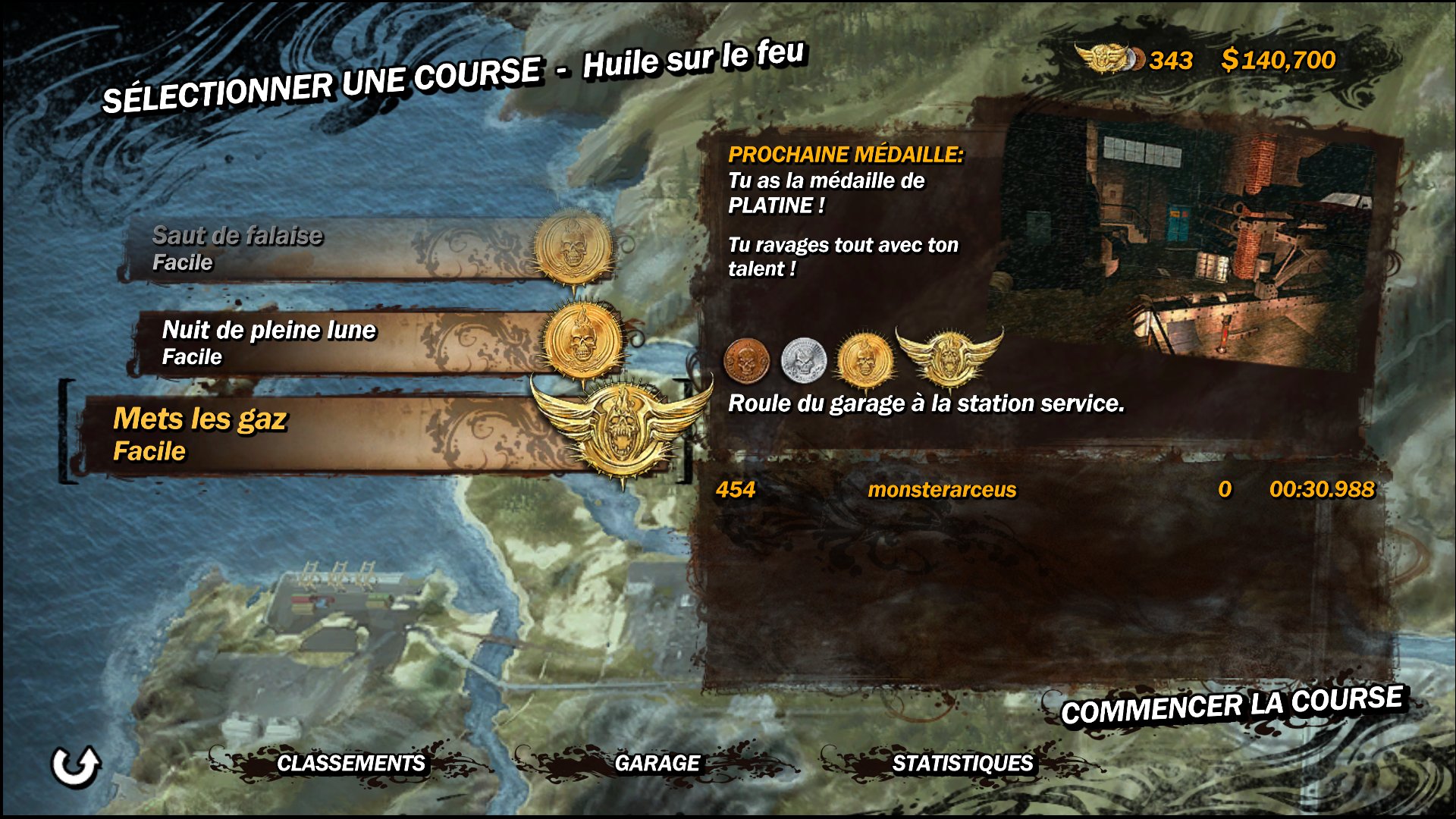This screenshot has height=819, width=1456.
Task: Click the monsterarceus leaderboard row
Action: point(1043,490)
